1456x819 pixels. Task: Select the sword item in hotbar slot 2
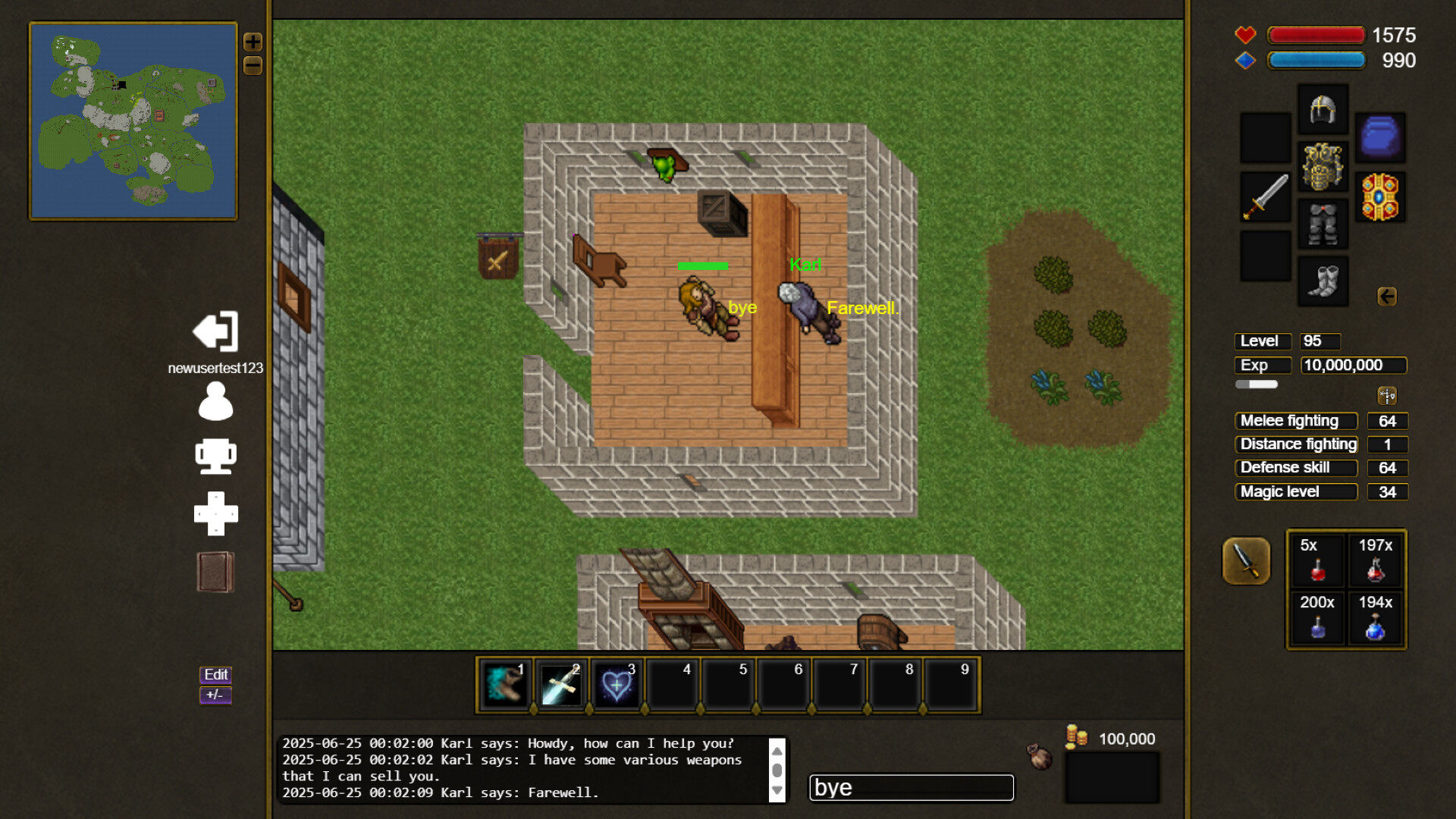coord(559,685)
